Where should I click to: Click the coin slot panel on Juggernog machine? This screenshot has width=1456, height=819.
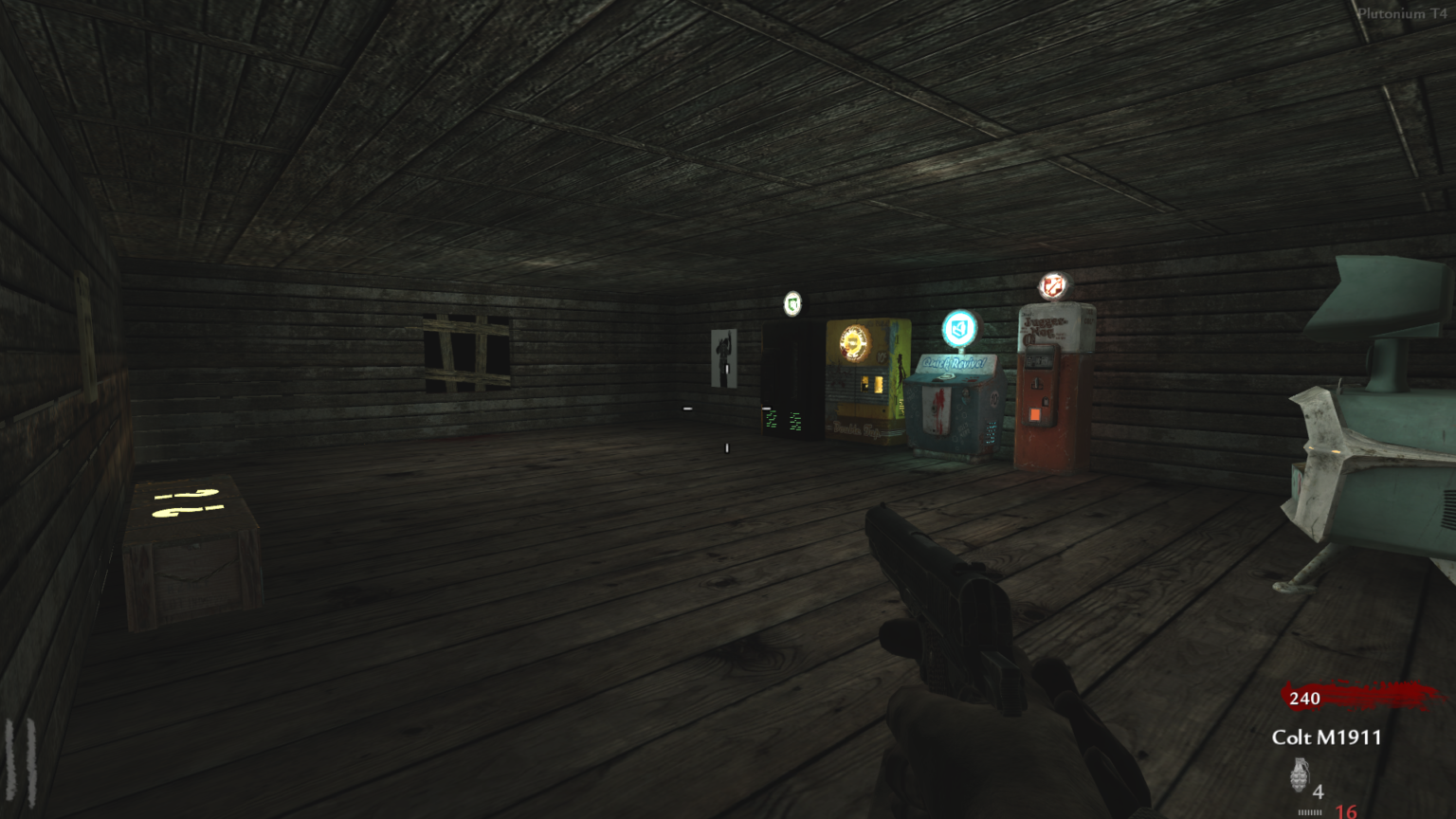click(x=1039, y=358)
